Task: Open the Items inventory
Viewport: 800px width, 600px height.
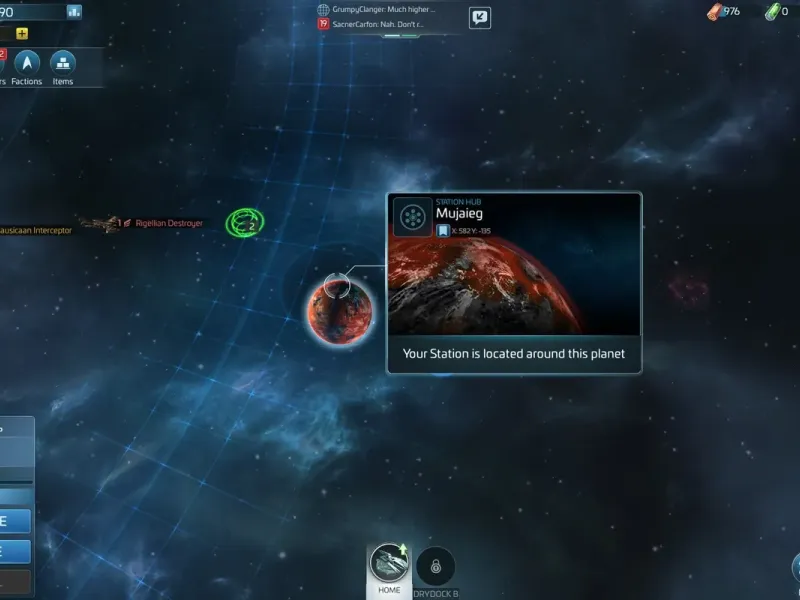Action: click(63, 66)
